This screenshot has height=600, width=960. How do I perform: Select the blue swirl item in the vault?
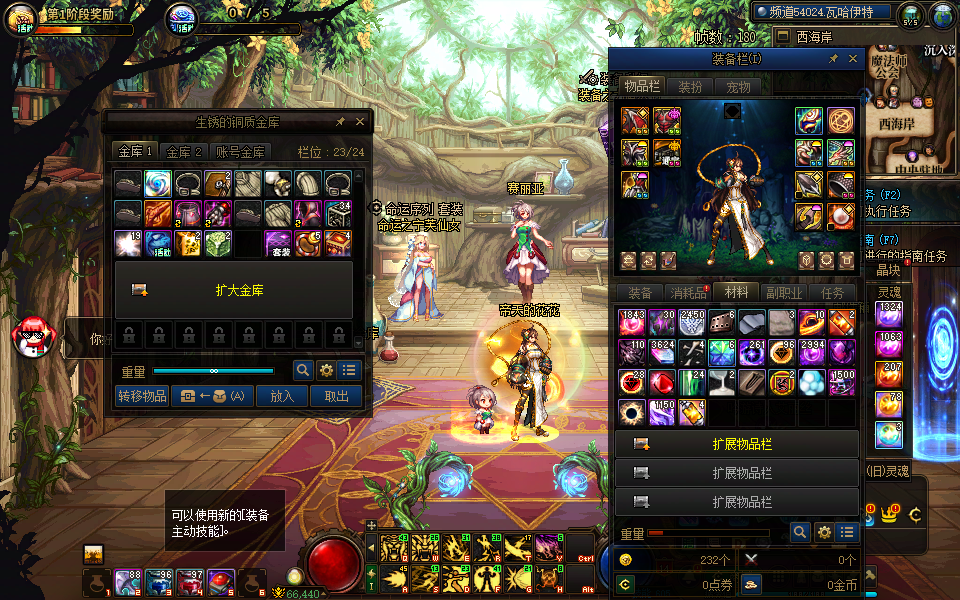coord(156,183)
